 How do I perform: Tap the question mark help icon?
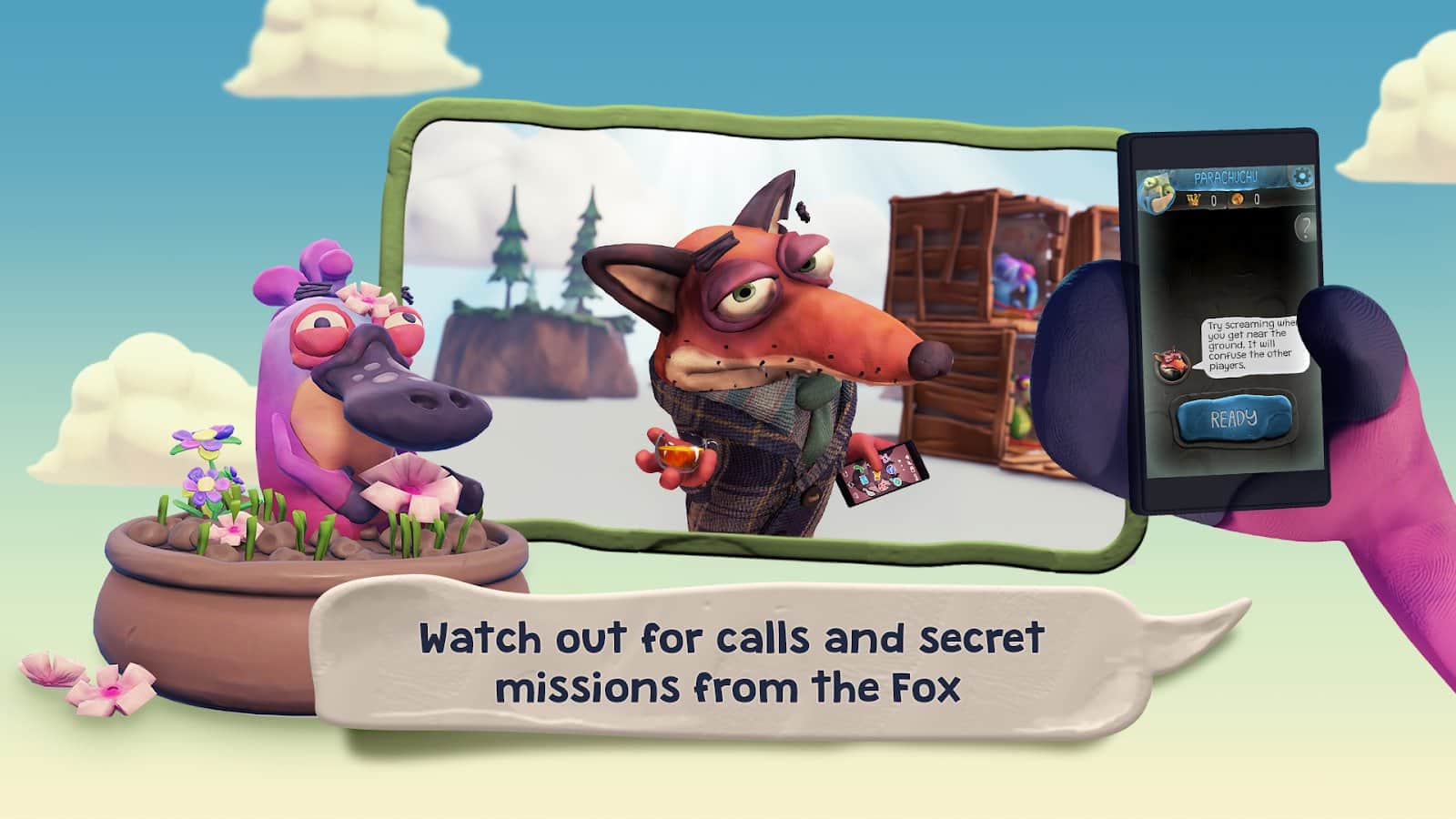[x=1305, y=227]
